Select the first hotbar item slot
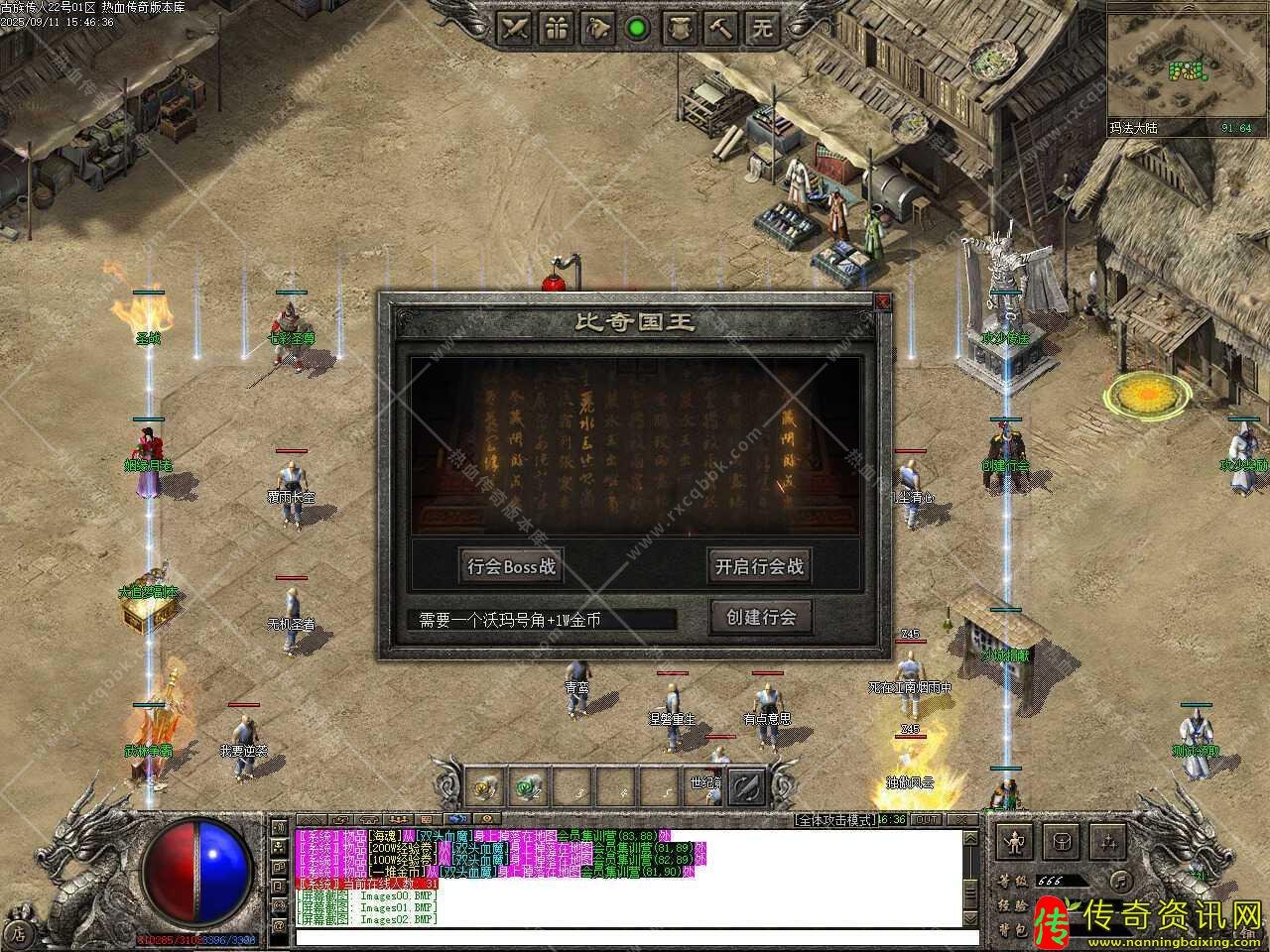Image resolution: width=1270 pixels, height=952 pixels. coord(485,788)
